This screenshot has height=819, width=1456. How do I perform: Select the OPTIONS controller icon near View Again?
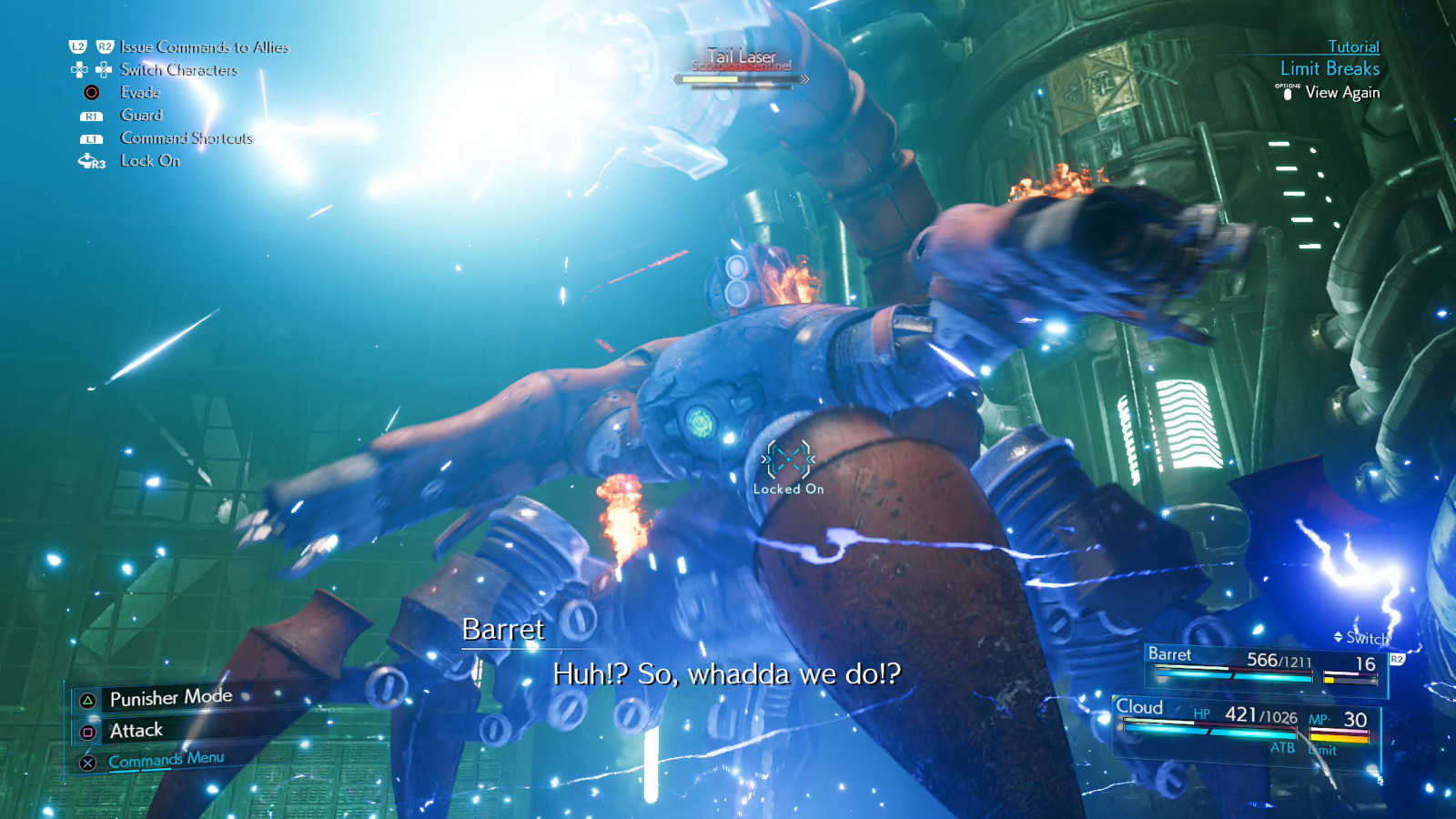[x=1288, y=92]
